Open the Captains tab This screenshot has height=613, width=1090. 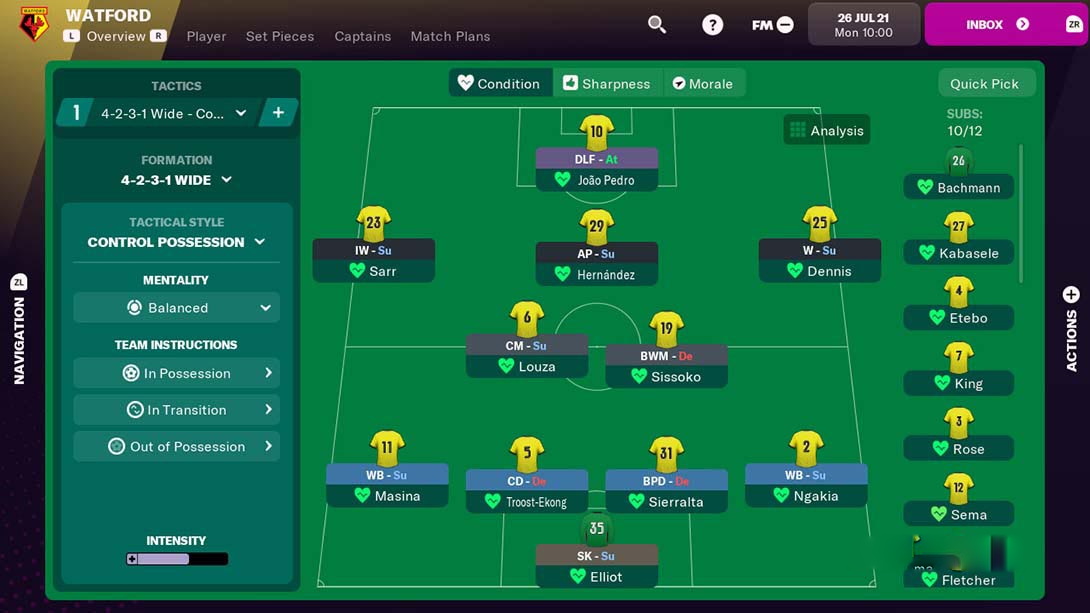pos(363,36)
